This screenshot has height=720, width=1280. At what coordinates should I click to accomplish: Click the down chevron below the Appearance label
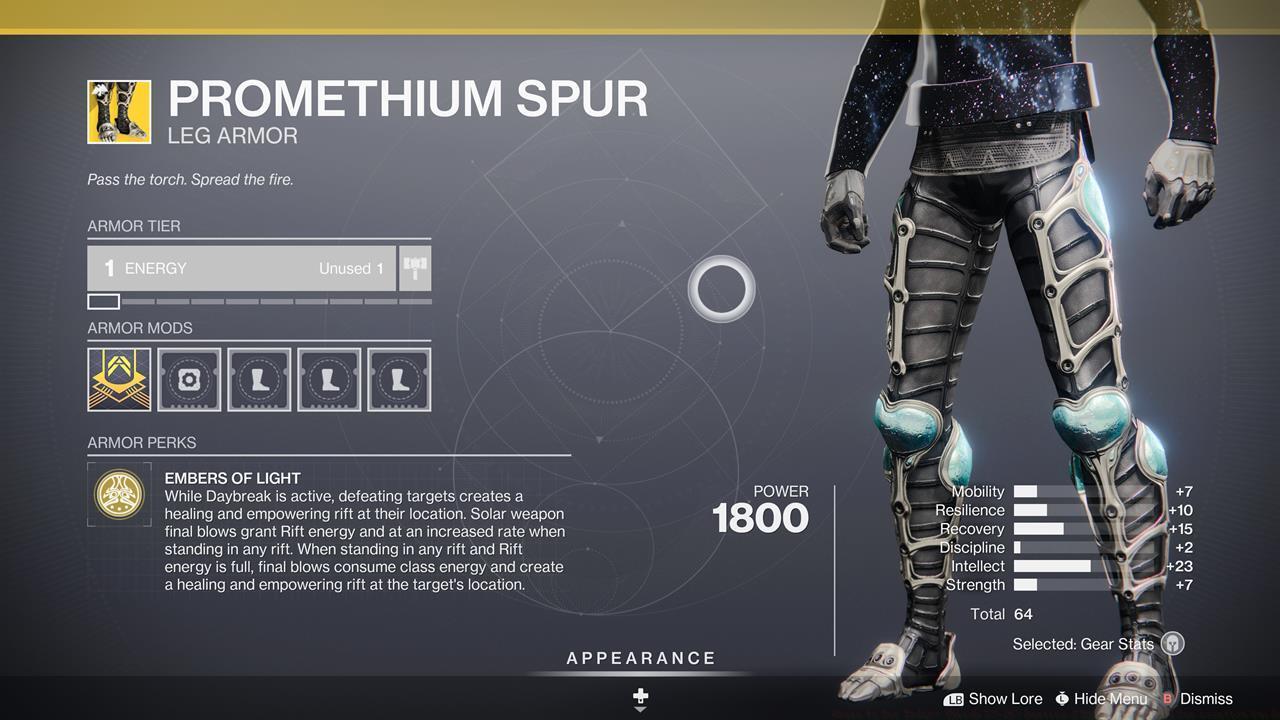click(640, 711)
